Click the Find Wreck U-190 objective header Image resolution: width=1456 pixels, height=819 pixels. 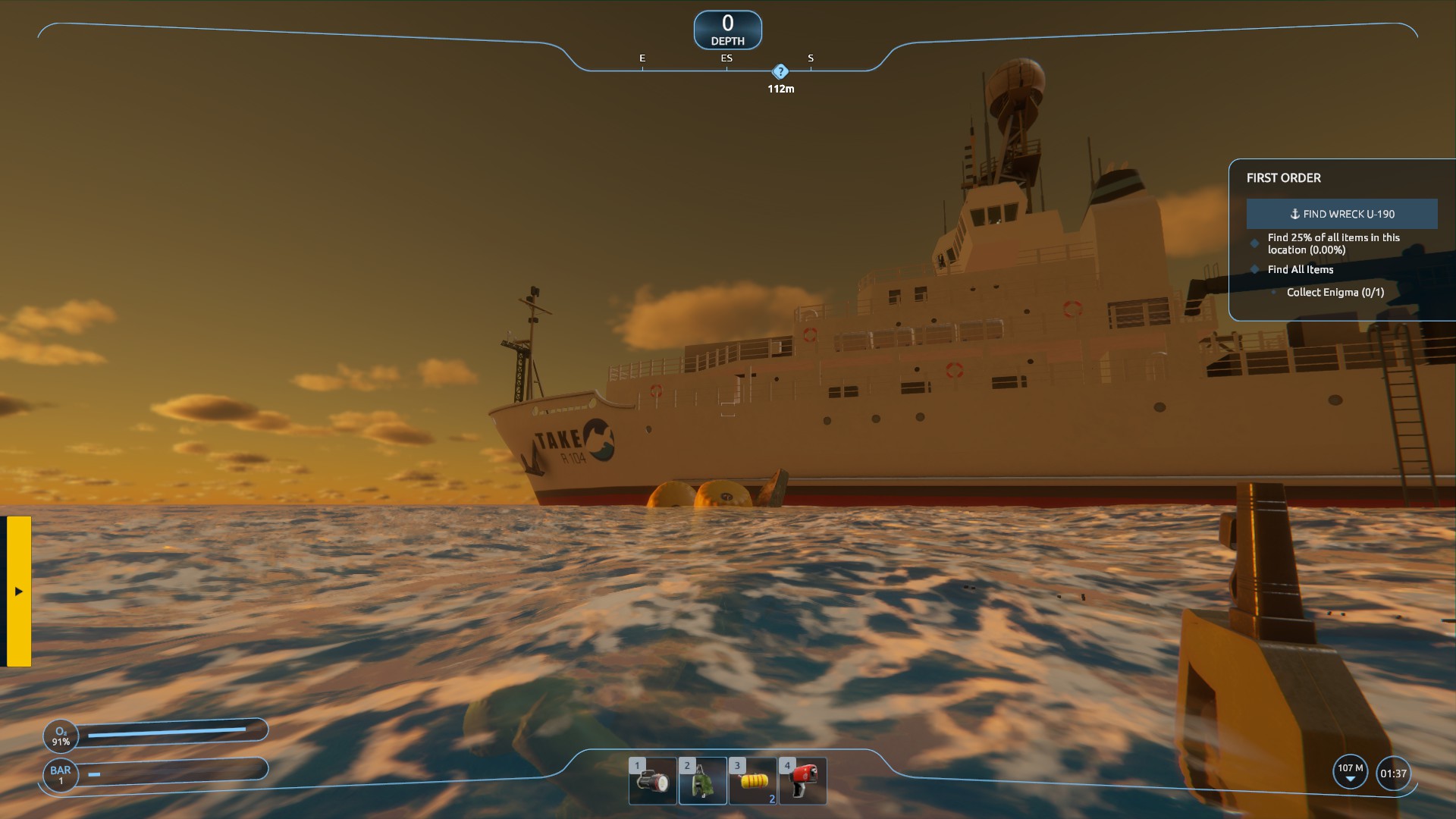coord(1341,214)
